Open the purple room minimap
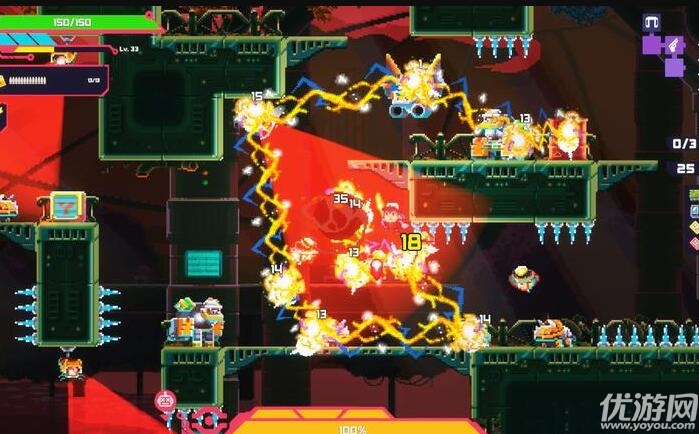Screen dimensions: 699x434 point(661,50)
